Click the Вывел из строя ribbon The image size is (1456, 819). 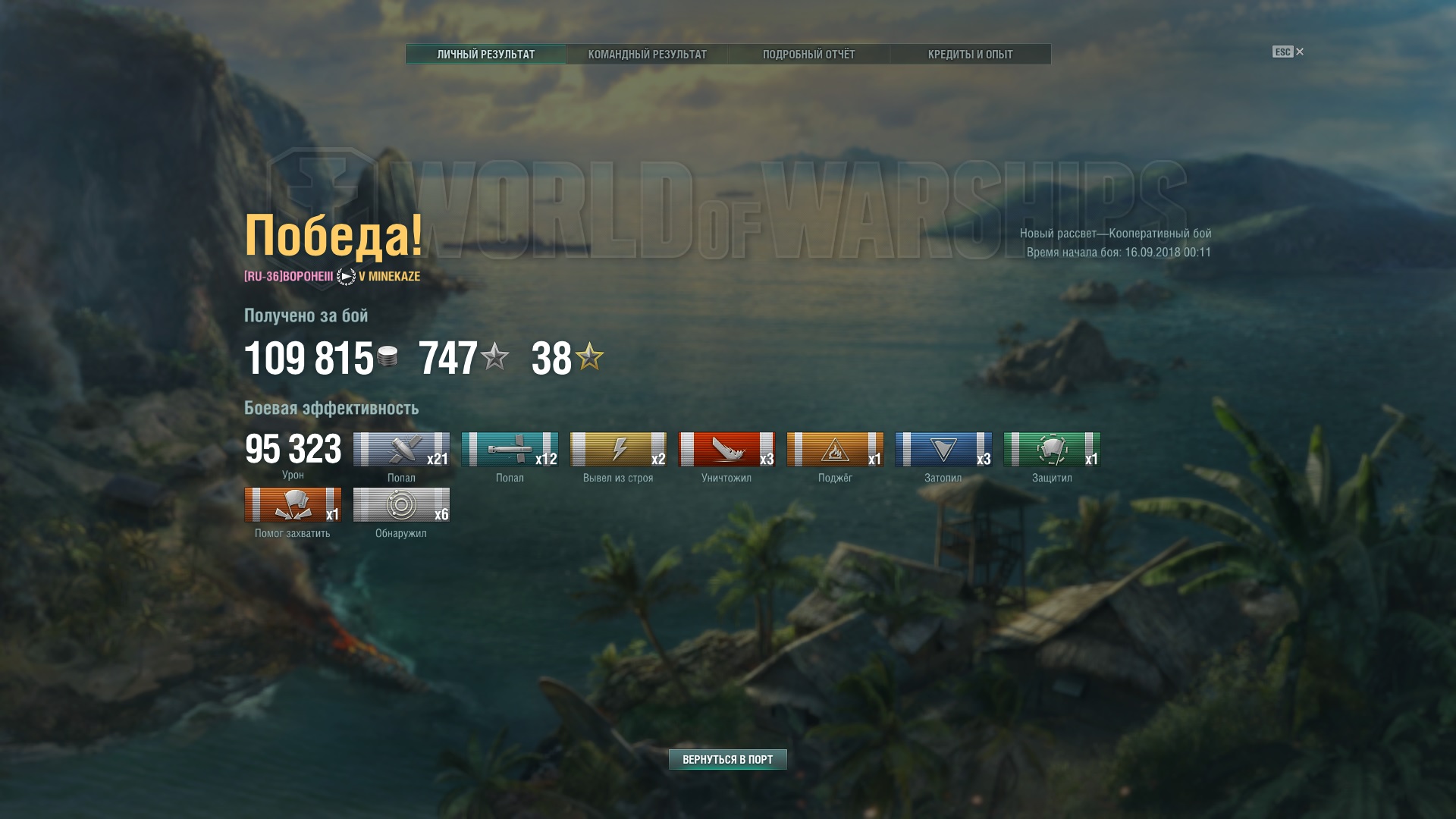(618, 450)
